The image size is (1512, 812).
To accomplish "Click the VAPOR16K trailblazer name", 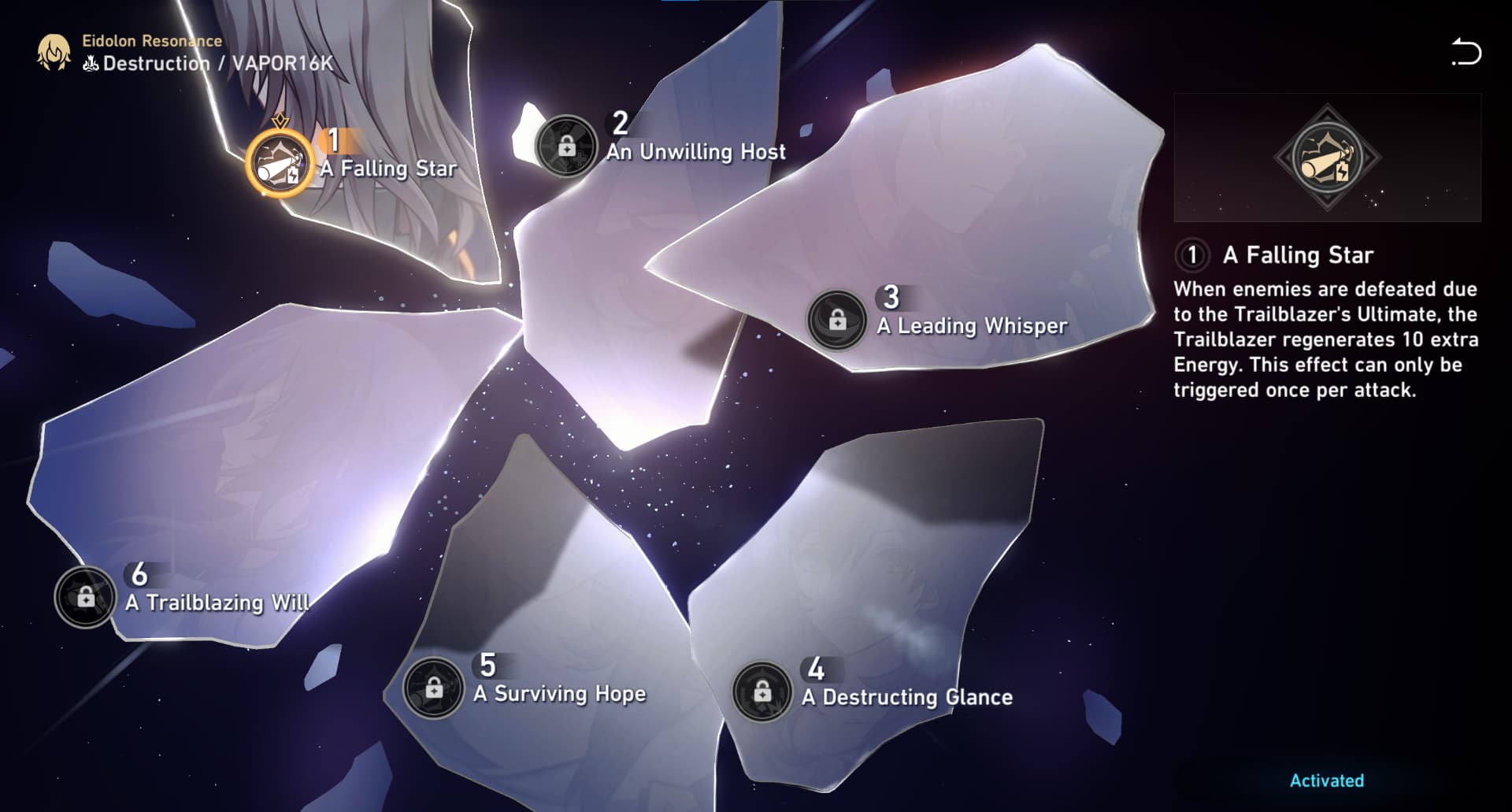I will tap(283, 65).
